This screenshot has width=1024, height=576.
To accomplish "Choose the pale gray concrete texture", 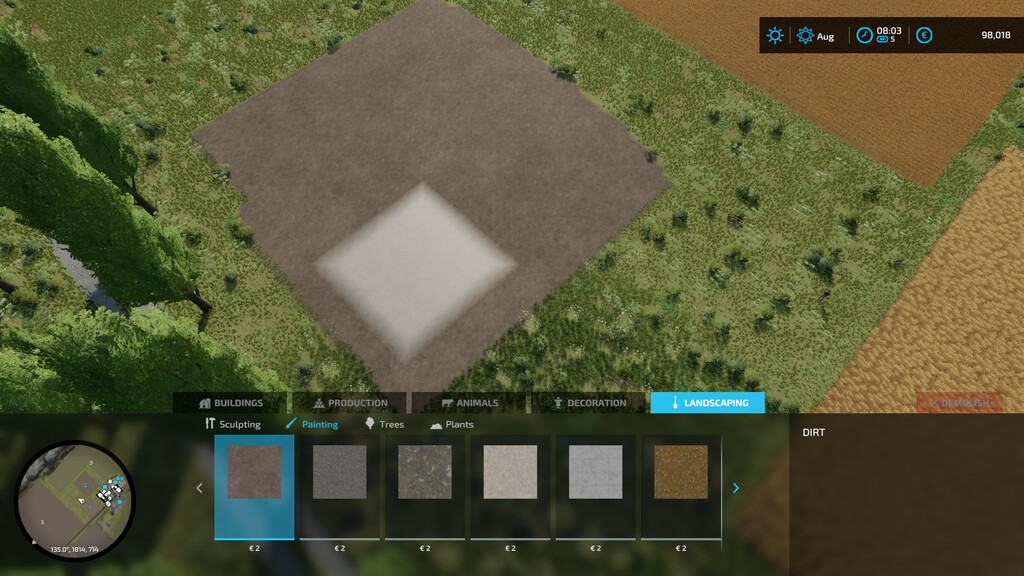I will [x=595, y=472].
